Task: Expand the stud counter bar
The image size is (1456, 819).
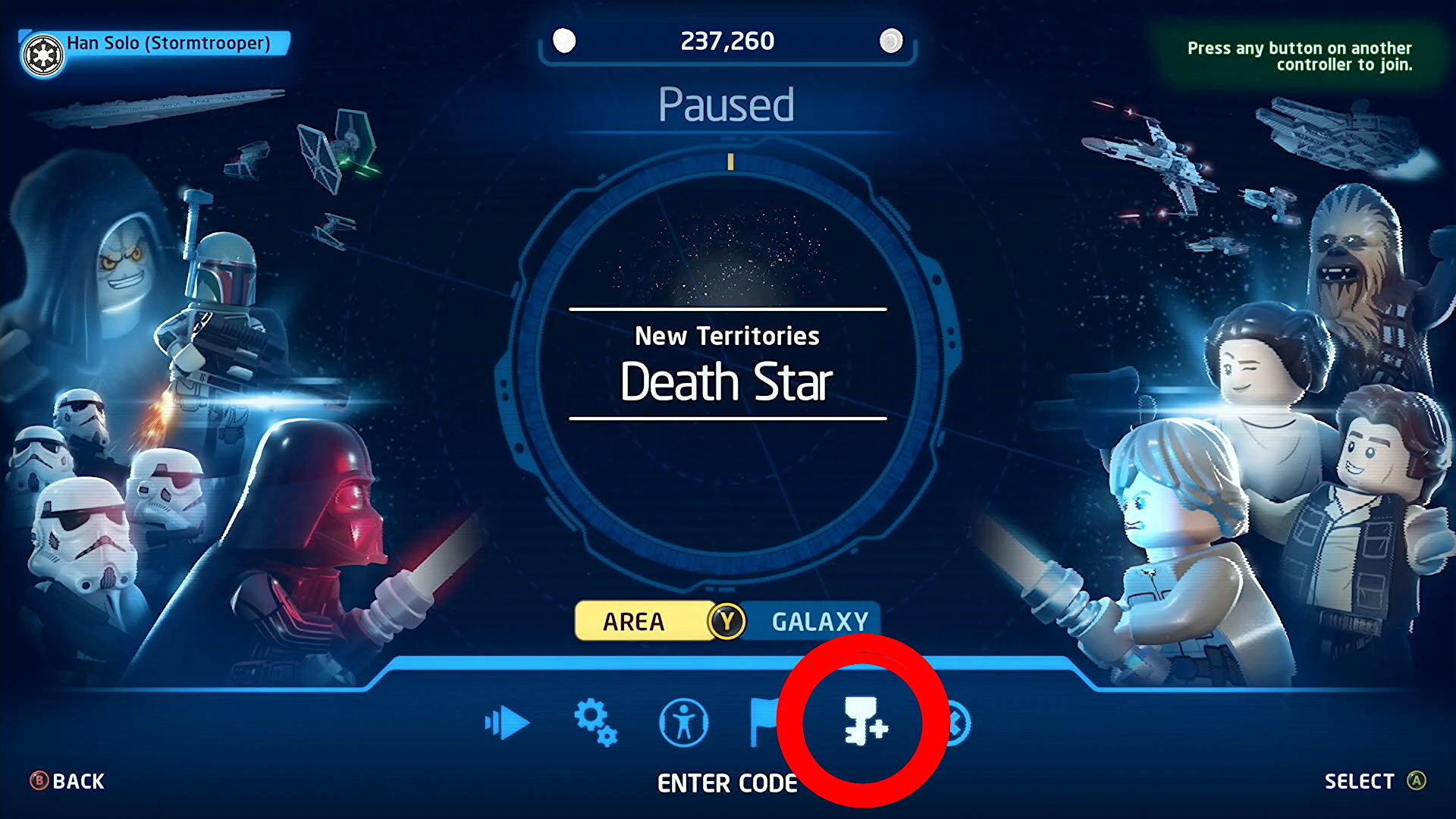Action: click(x=726, y=41)
